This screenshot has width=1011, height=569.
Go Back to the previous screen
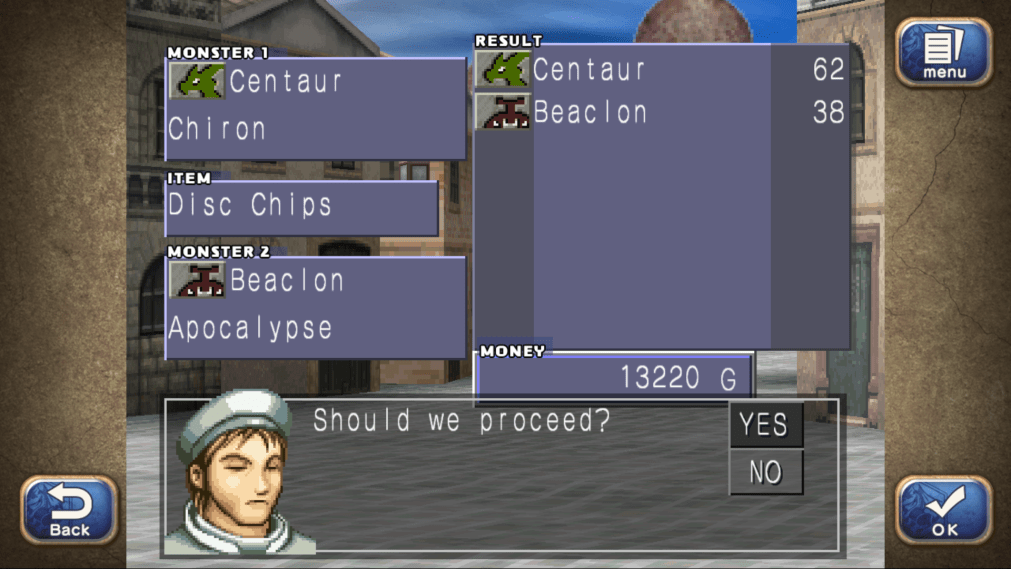pyautogui.click(x=69, y=509)
